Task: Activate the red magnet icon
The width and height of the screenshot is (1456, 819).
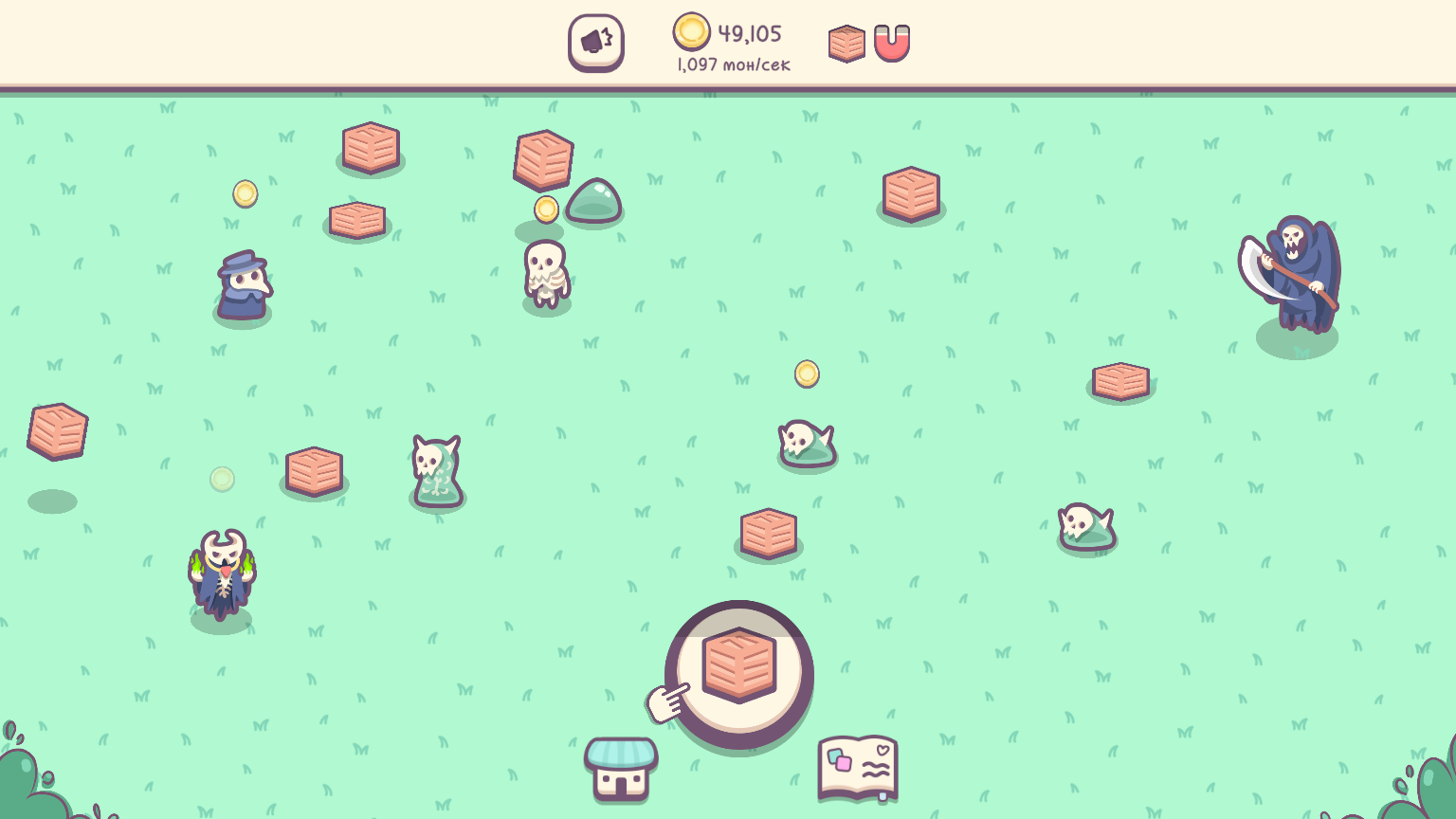Action: coord(891,44)
